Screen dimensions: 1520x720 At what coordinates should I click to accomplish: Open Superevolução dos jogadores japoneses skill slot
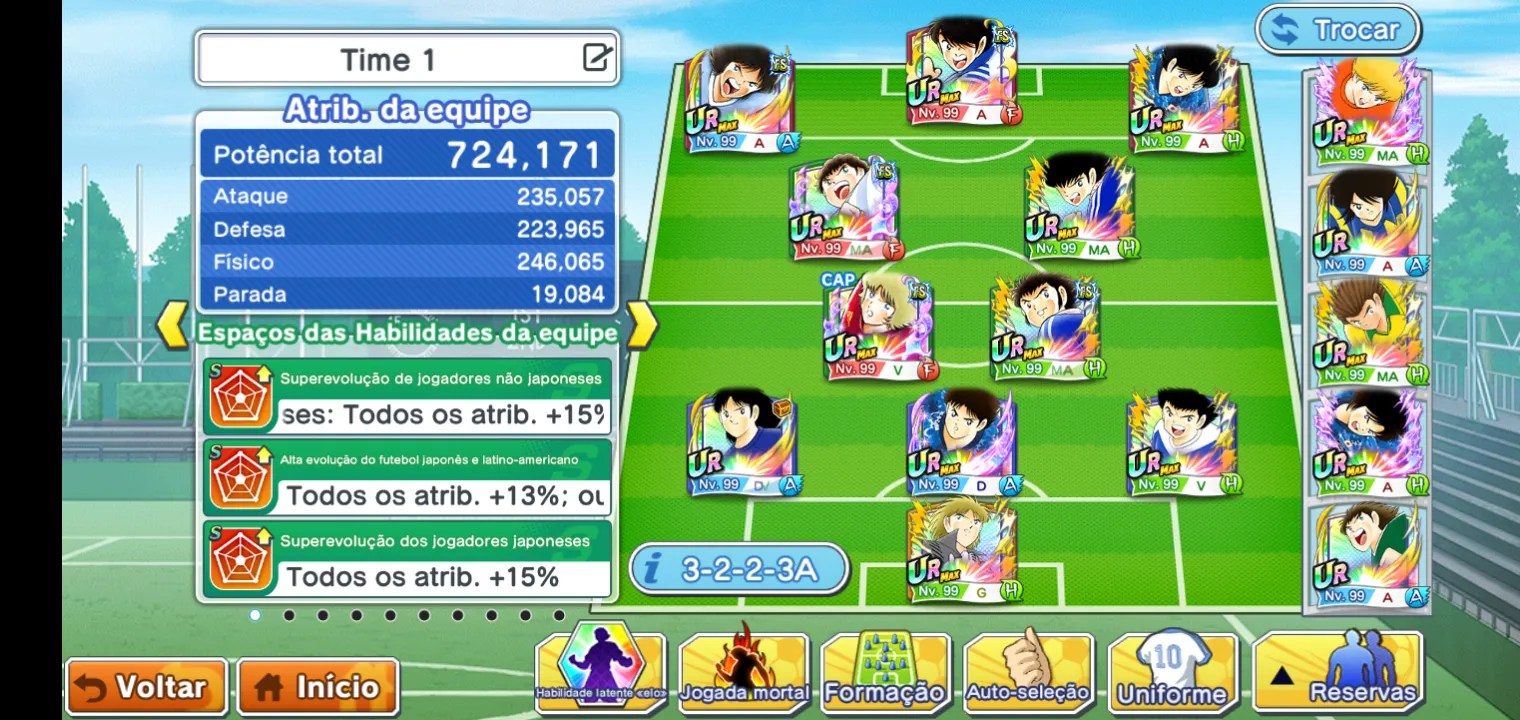tap(407, 559)
